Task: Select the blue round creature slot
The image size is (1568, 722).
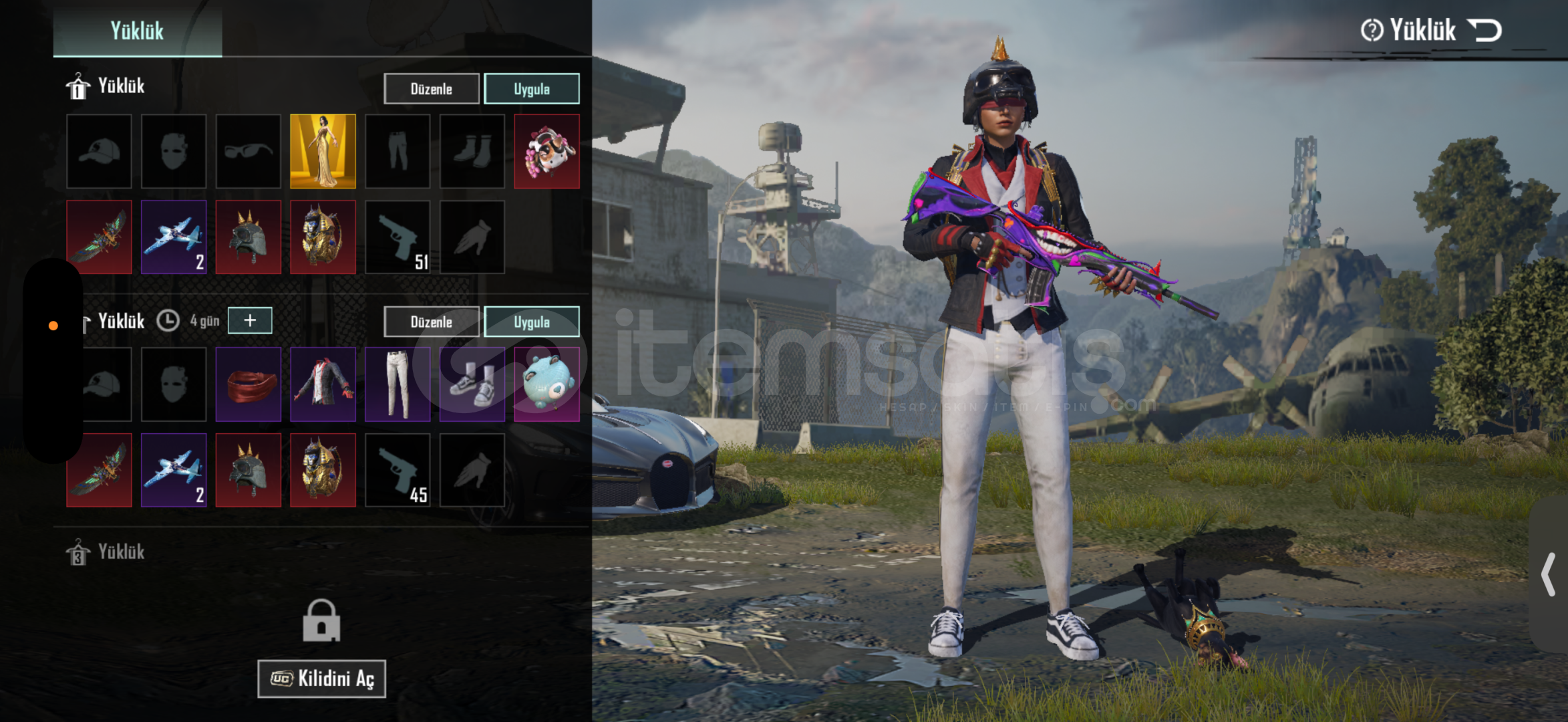Action: point(546,384)
